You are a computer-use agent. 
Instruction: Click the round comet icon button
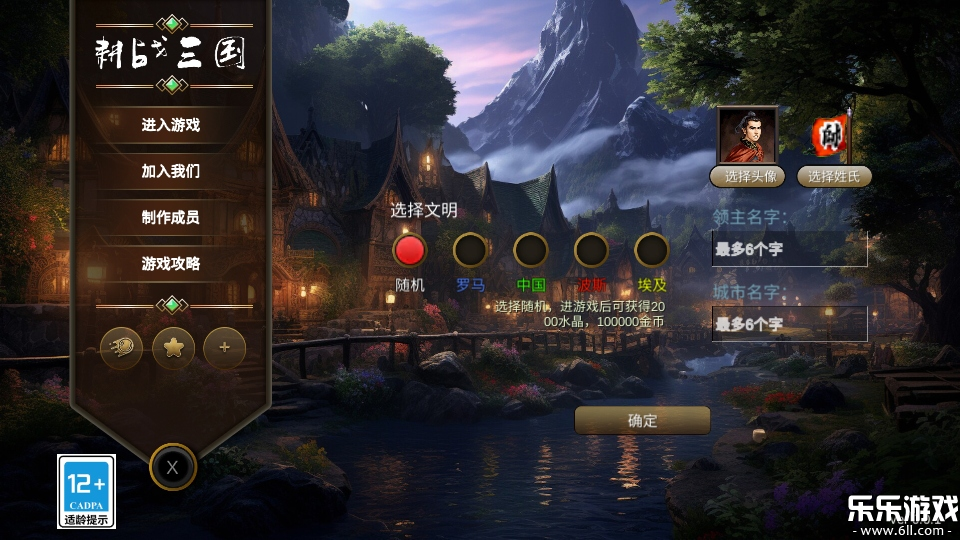click(x=122, y=348)
